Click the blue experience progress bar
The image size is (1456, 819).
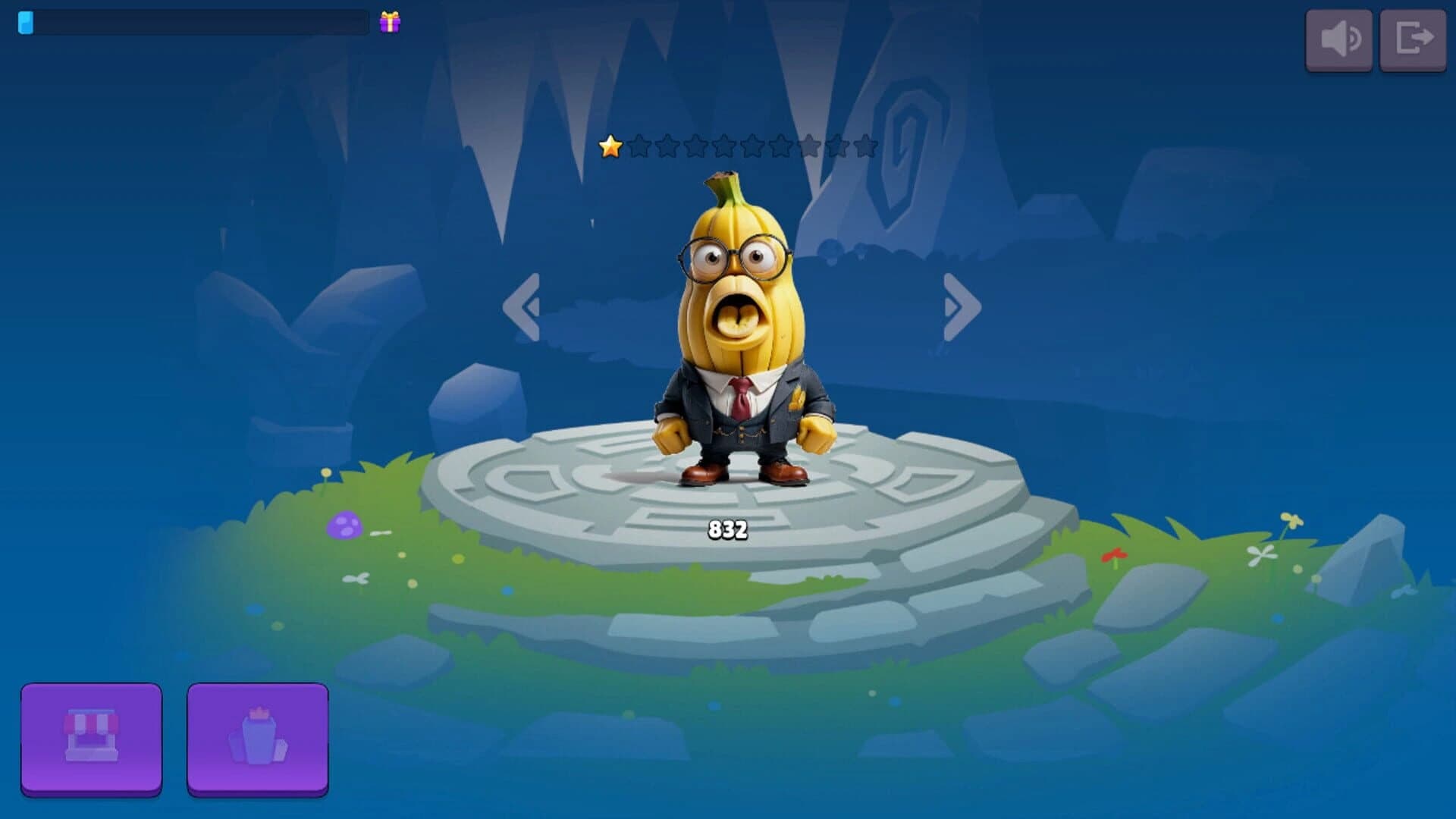coord(190,23)
